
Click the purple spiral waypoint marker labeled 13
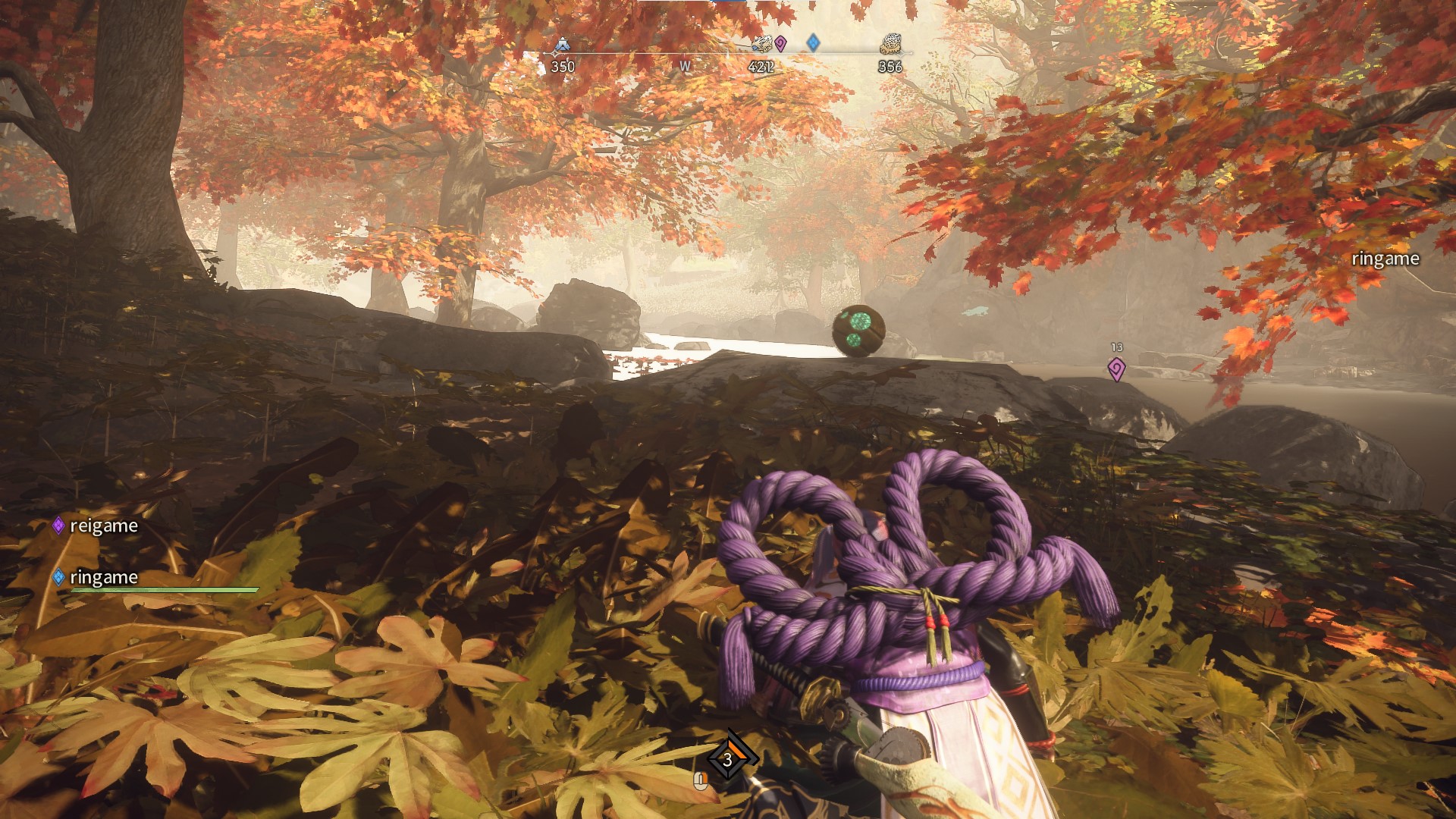pos(1116,369)
